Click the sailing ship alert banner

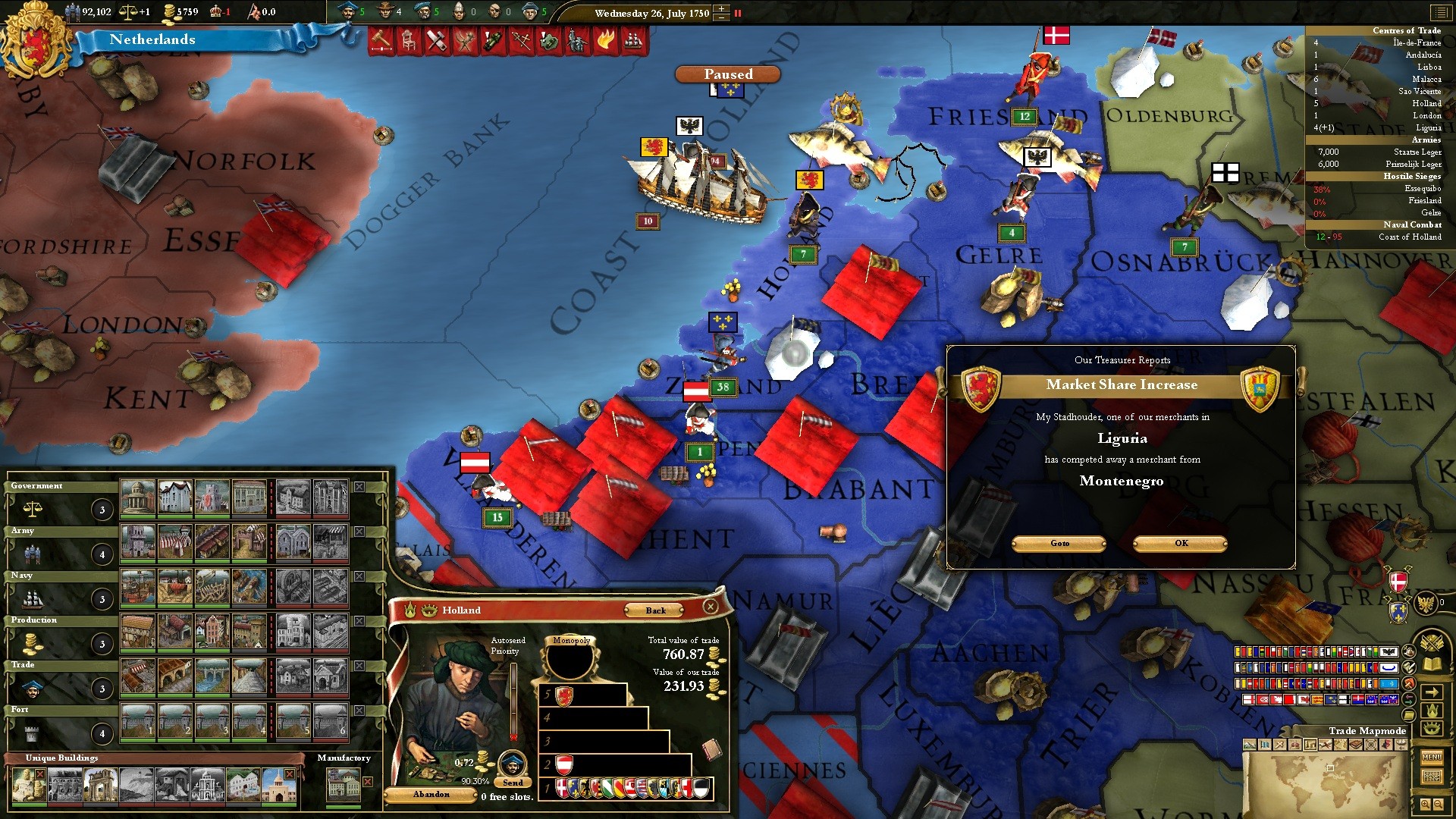coord(633,40)
